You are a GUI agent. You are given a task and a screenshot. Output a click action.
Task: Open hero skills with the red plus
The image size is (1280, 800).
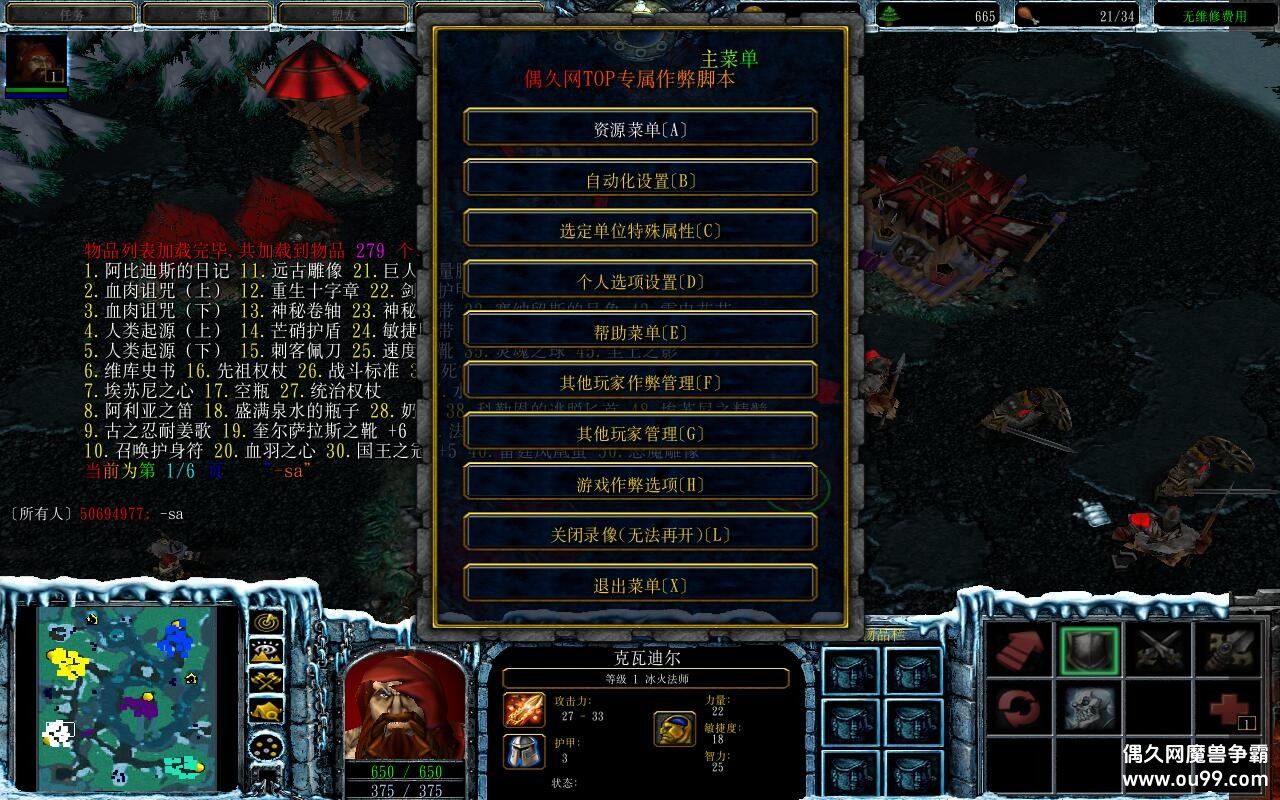pos(1226,708)
